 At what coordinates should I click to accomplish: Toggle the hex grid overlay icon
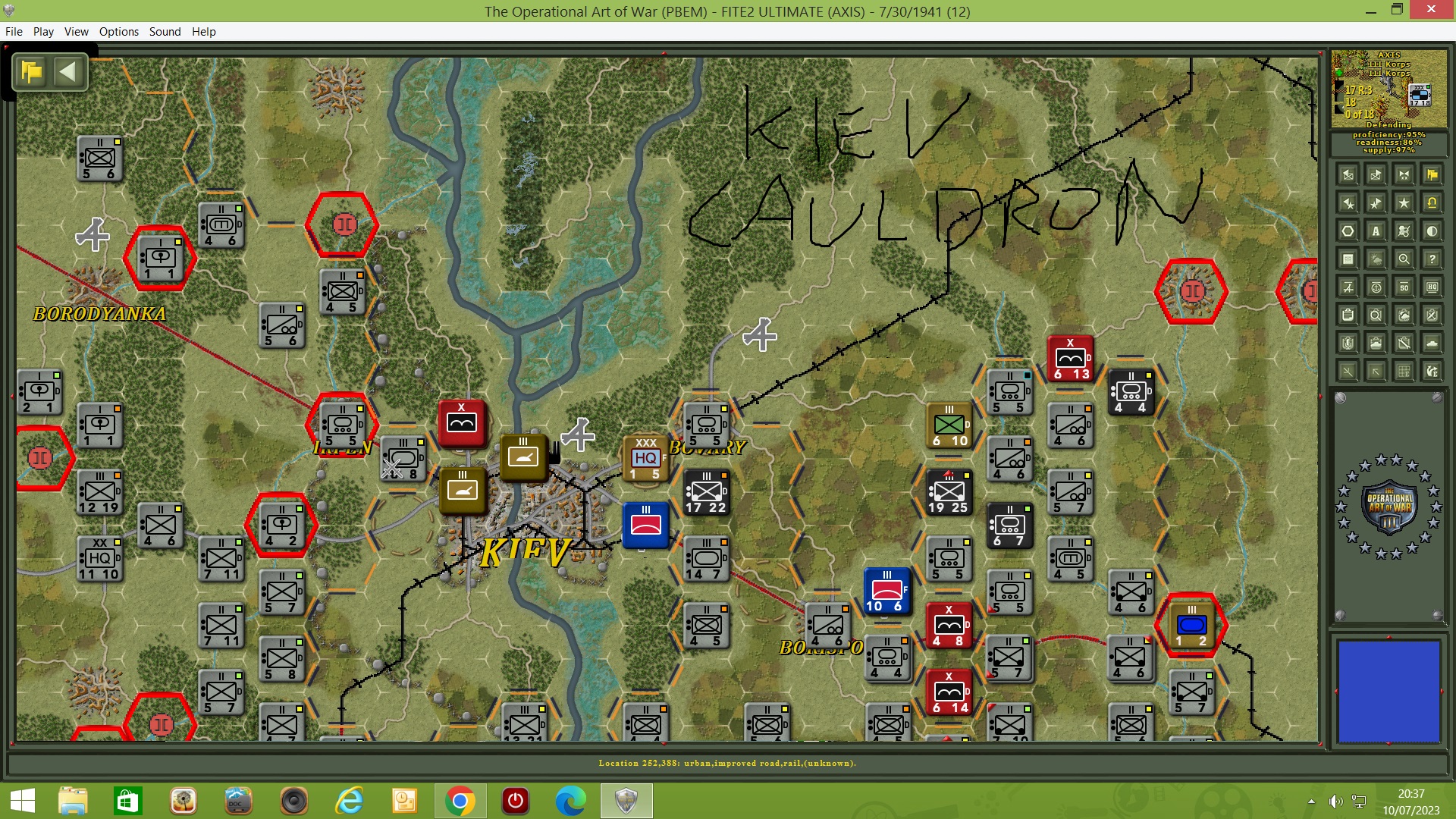coord(1347,231)
